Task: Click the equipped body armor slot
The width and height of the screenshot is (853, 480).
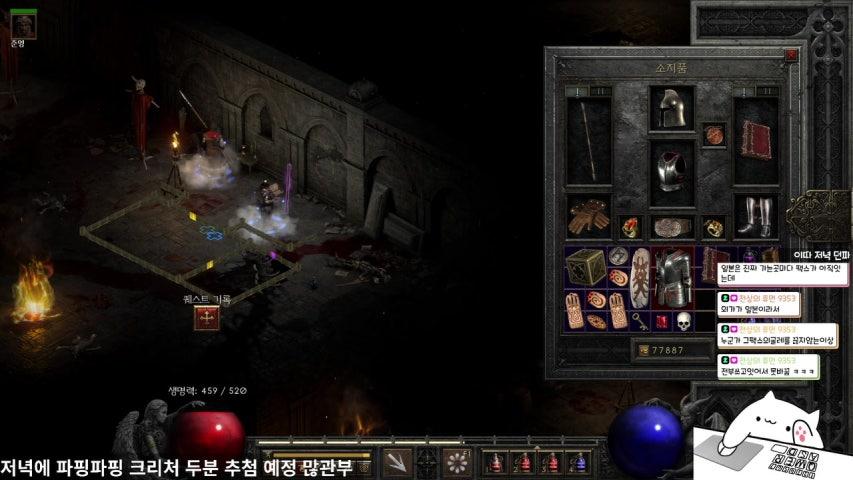Action: (x=671, y=172)
